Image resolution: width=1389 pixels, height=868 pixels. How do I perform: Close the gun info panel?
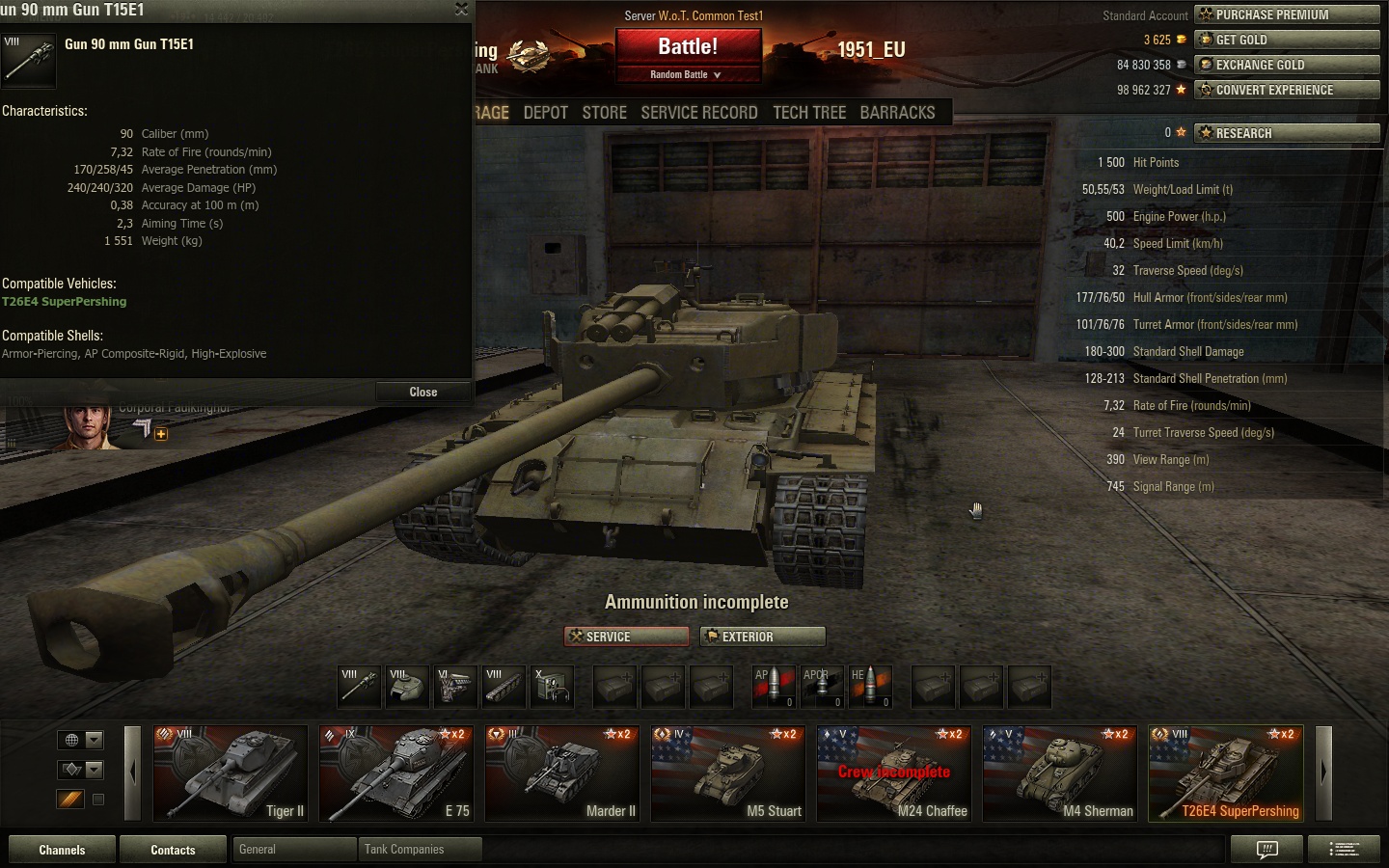click(422, 393)
